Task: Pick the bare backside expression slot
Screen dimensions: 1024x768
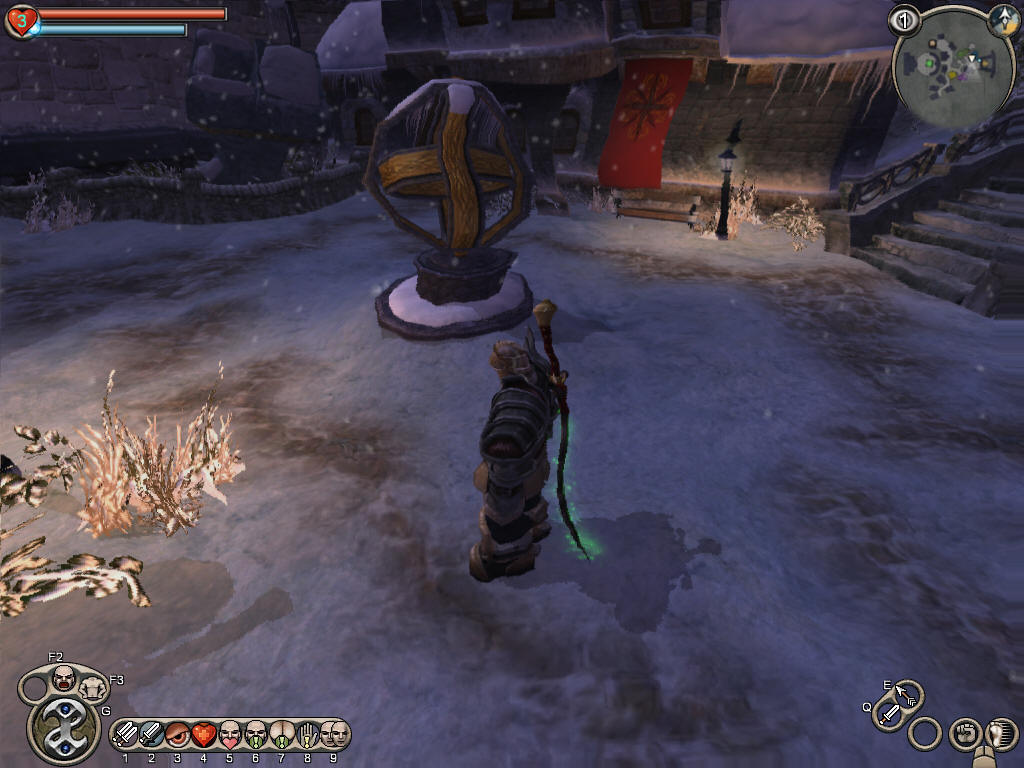Action: 282,735
